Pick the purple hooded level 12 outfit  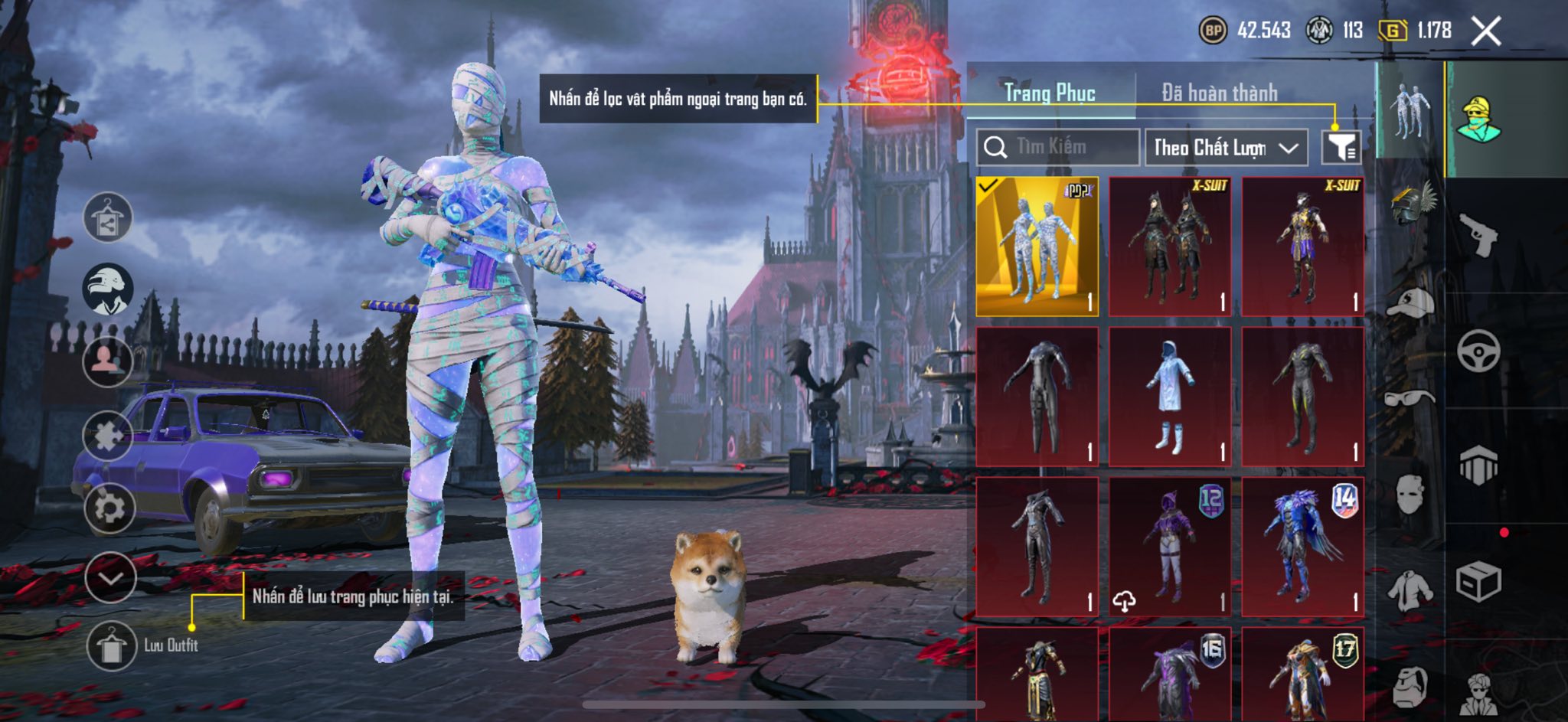(x=1170, y=546)
